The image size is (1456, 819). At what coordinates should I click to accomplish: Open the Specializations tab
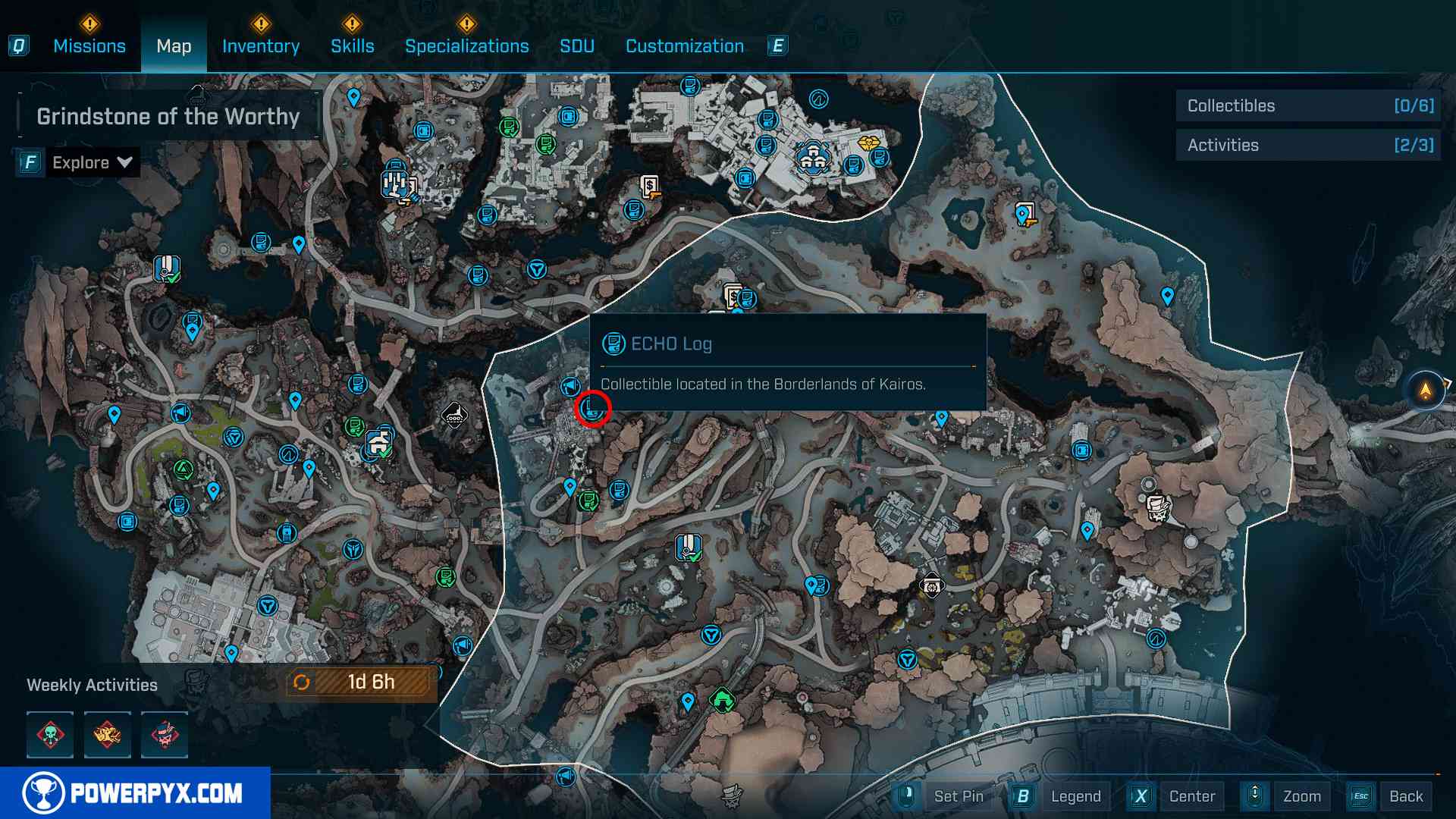(x=466, y=46)
